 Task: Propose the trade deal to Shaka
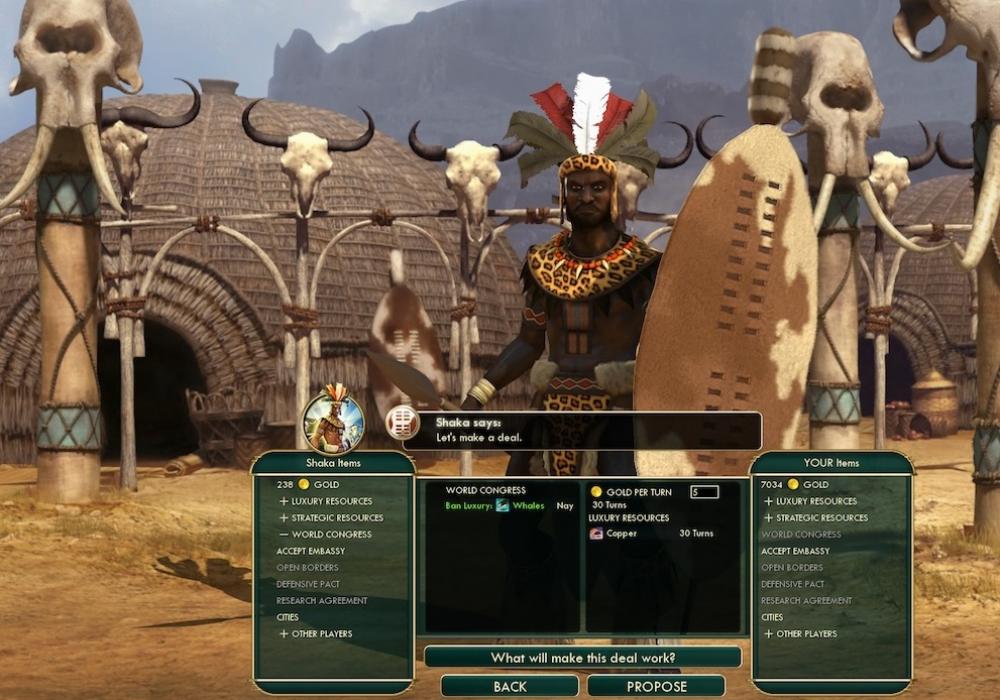tap(656, 687)
